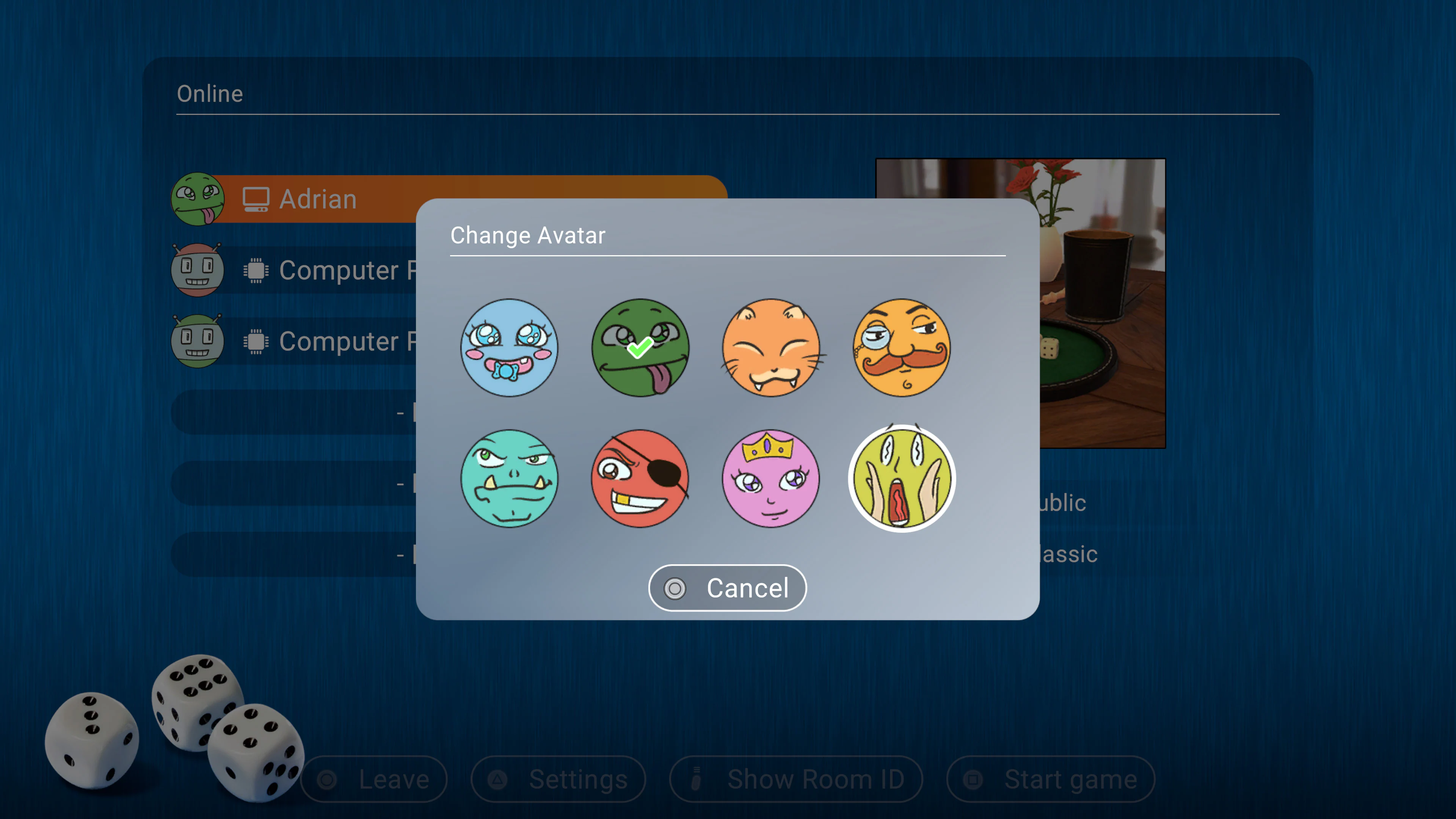Select the teal orc avatar
Image resolution: width=1456 pixels, height=819 pixels.
pos(509,479)
